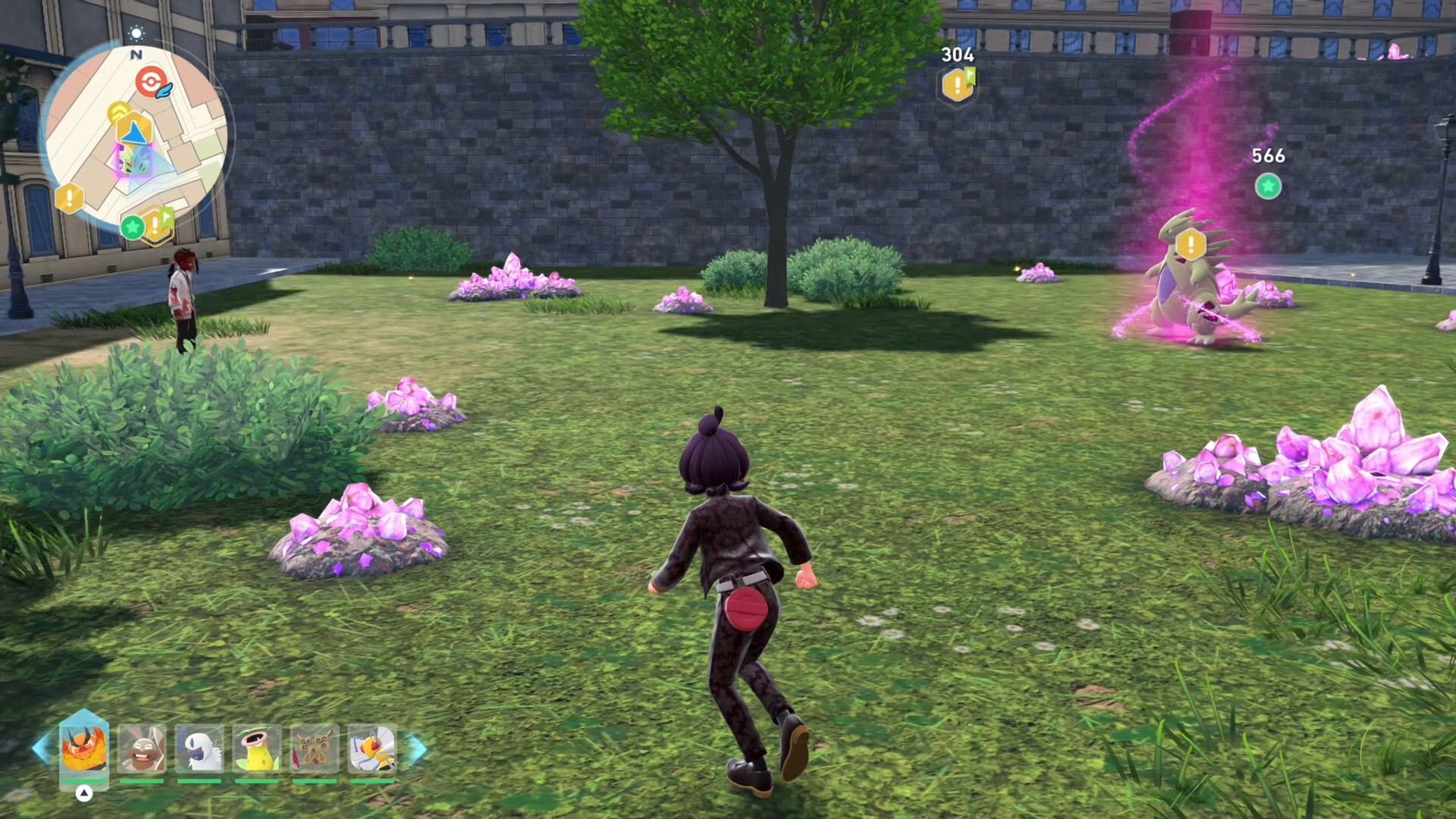This screenshot has height=819, width=1456.
Task: Select the purple wild zone icon on minimap
Action: (125, 161)
